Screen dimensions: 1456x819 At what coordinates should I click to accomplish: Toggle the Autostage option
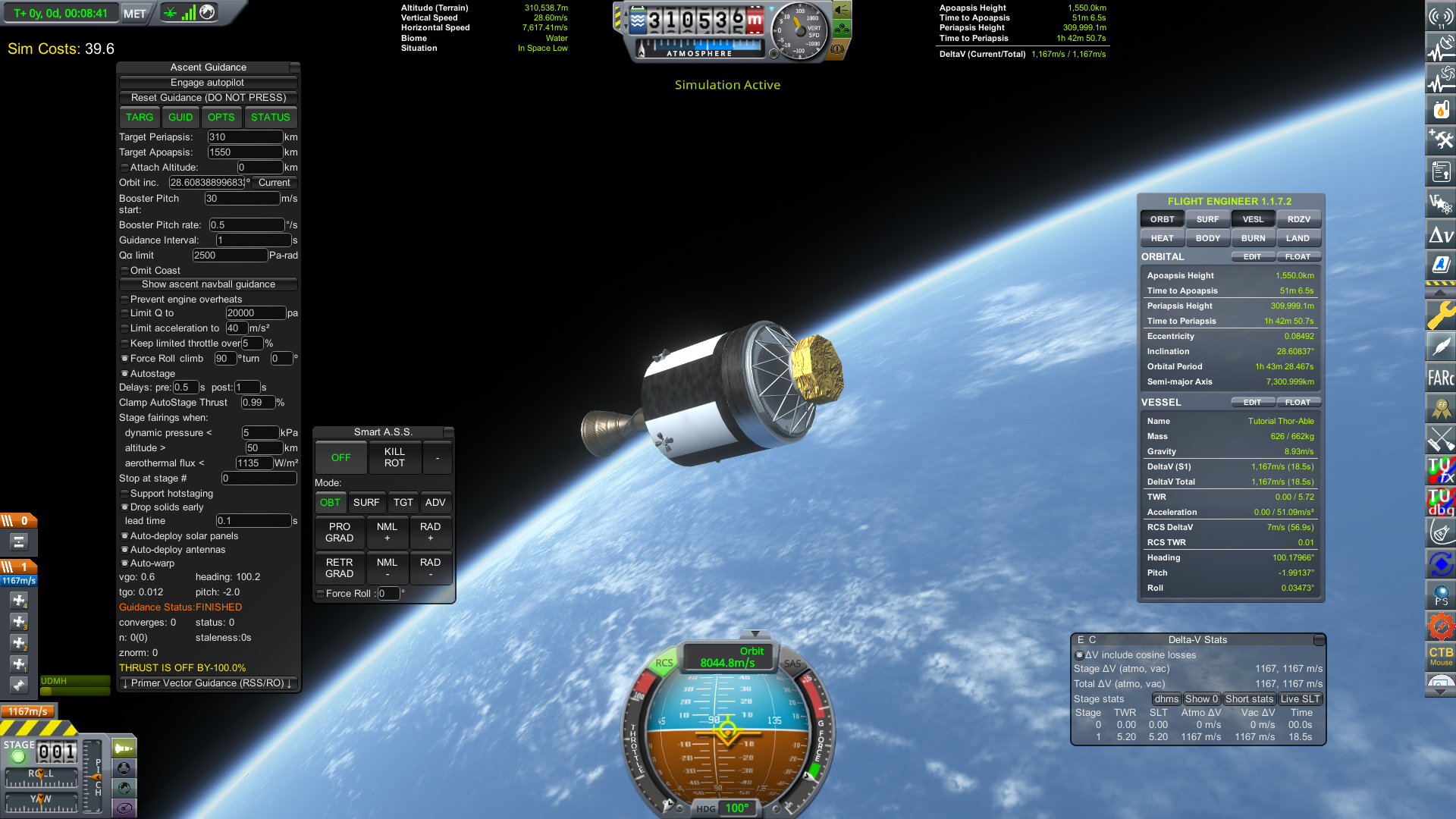click(125, 374)
